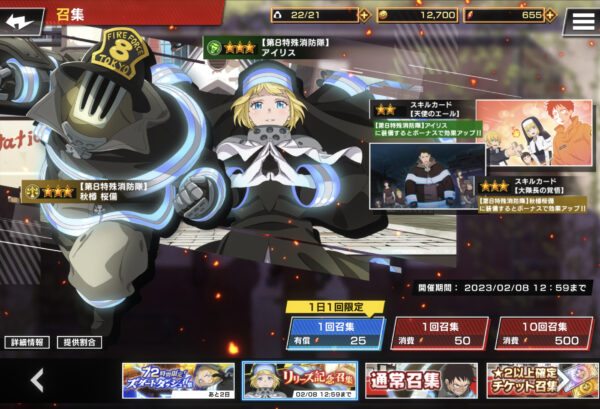Show the 提供割合 drop rates
Screen dimensions: 600x409
[79, 342]
